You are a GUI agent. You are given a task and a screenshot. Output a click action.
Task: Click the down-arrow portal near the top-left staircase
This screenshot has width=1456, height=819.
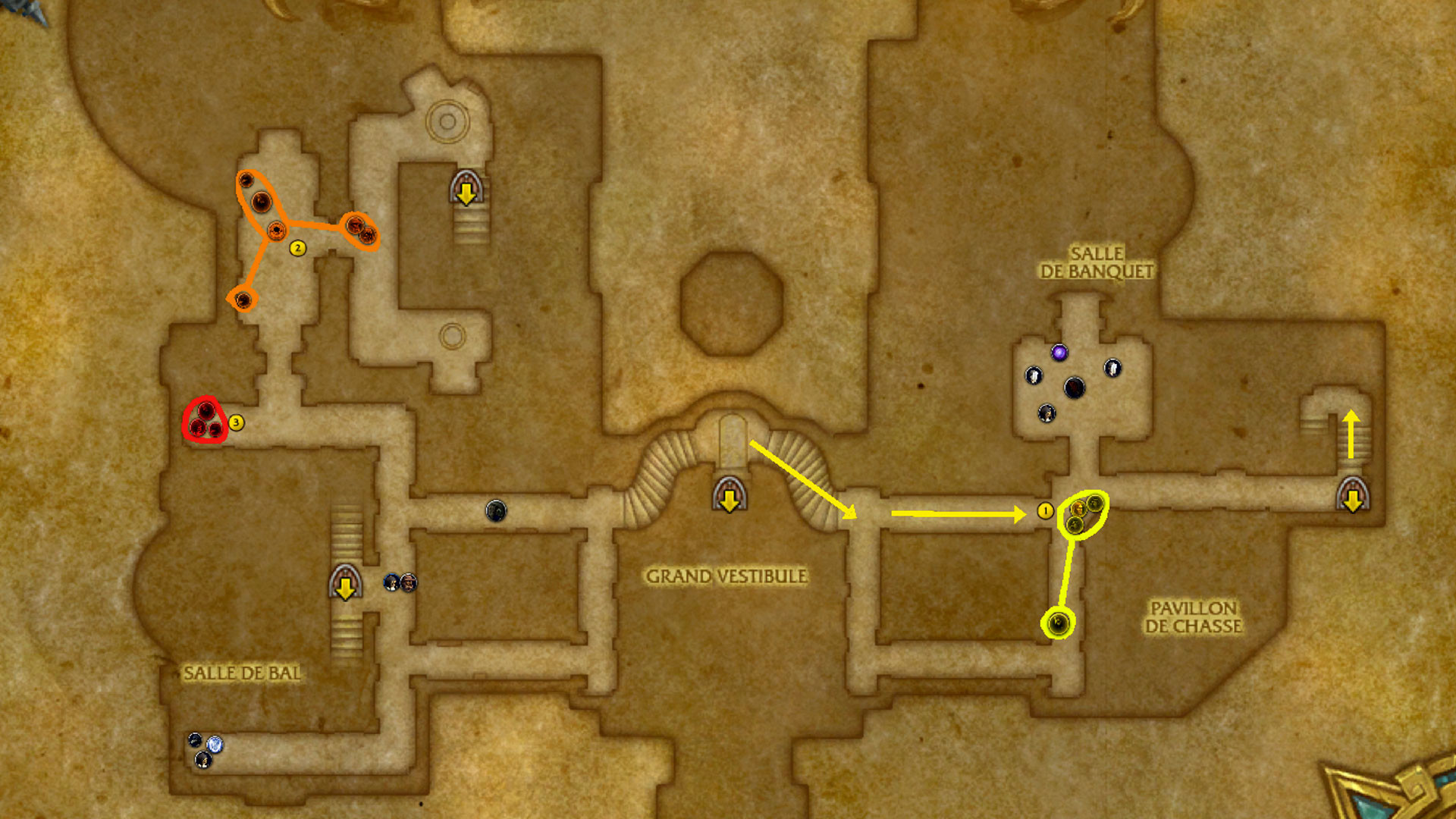click(466, 190)
